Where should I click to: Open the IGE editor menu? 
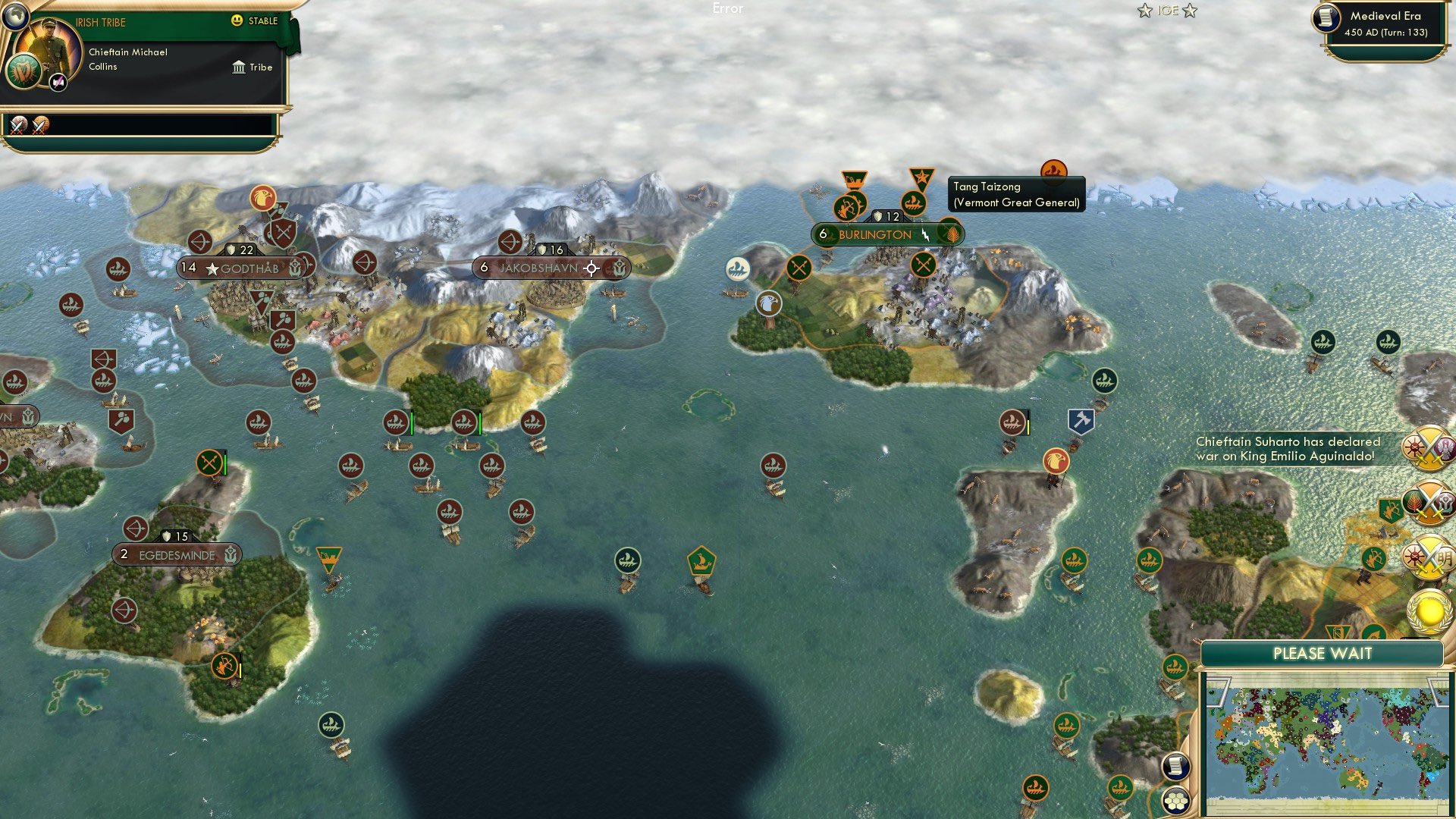coord(1169,11)
